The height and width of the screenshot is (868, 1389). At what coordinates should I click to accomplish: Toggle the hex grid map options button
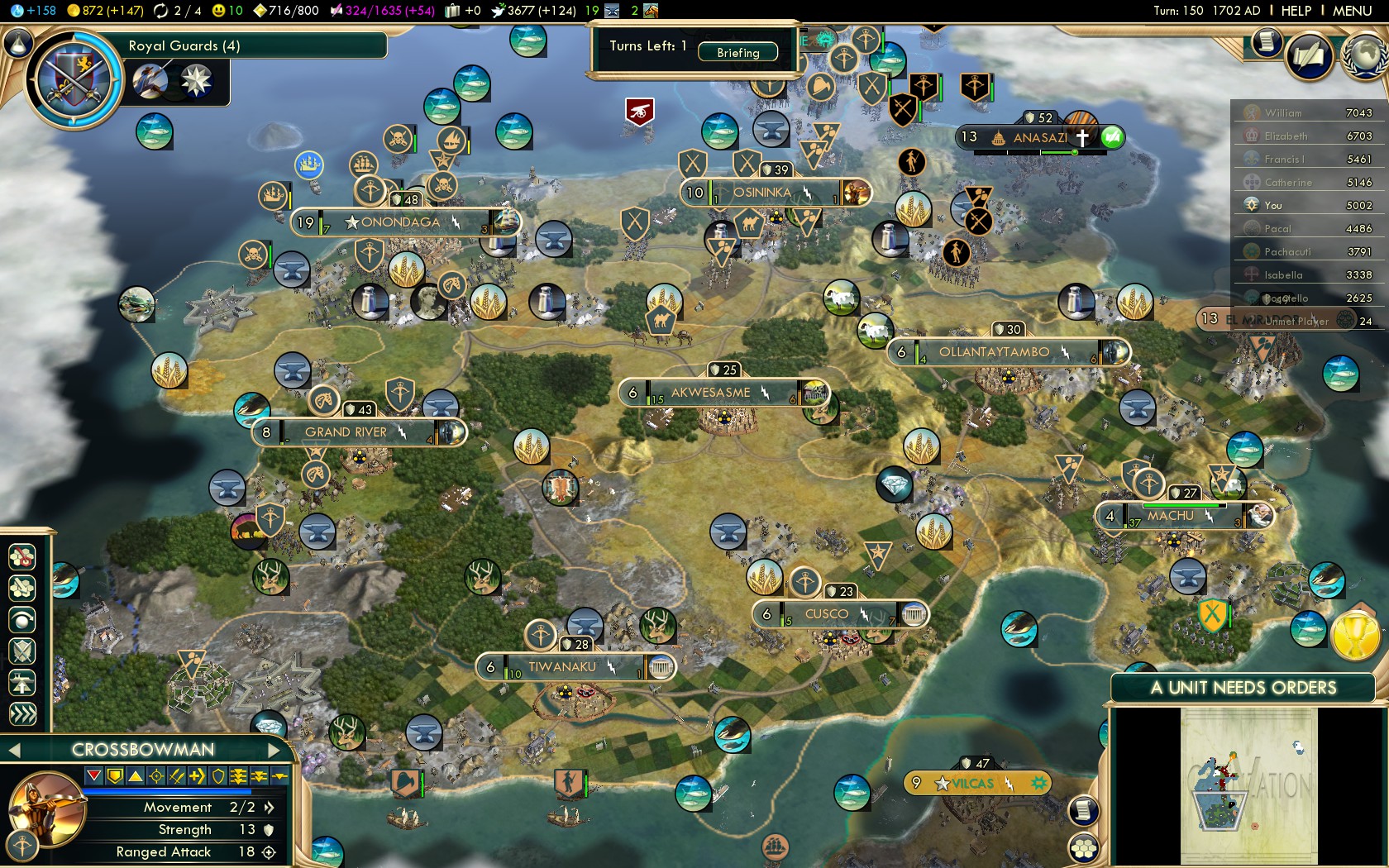1083,847
